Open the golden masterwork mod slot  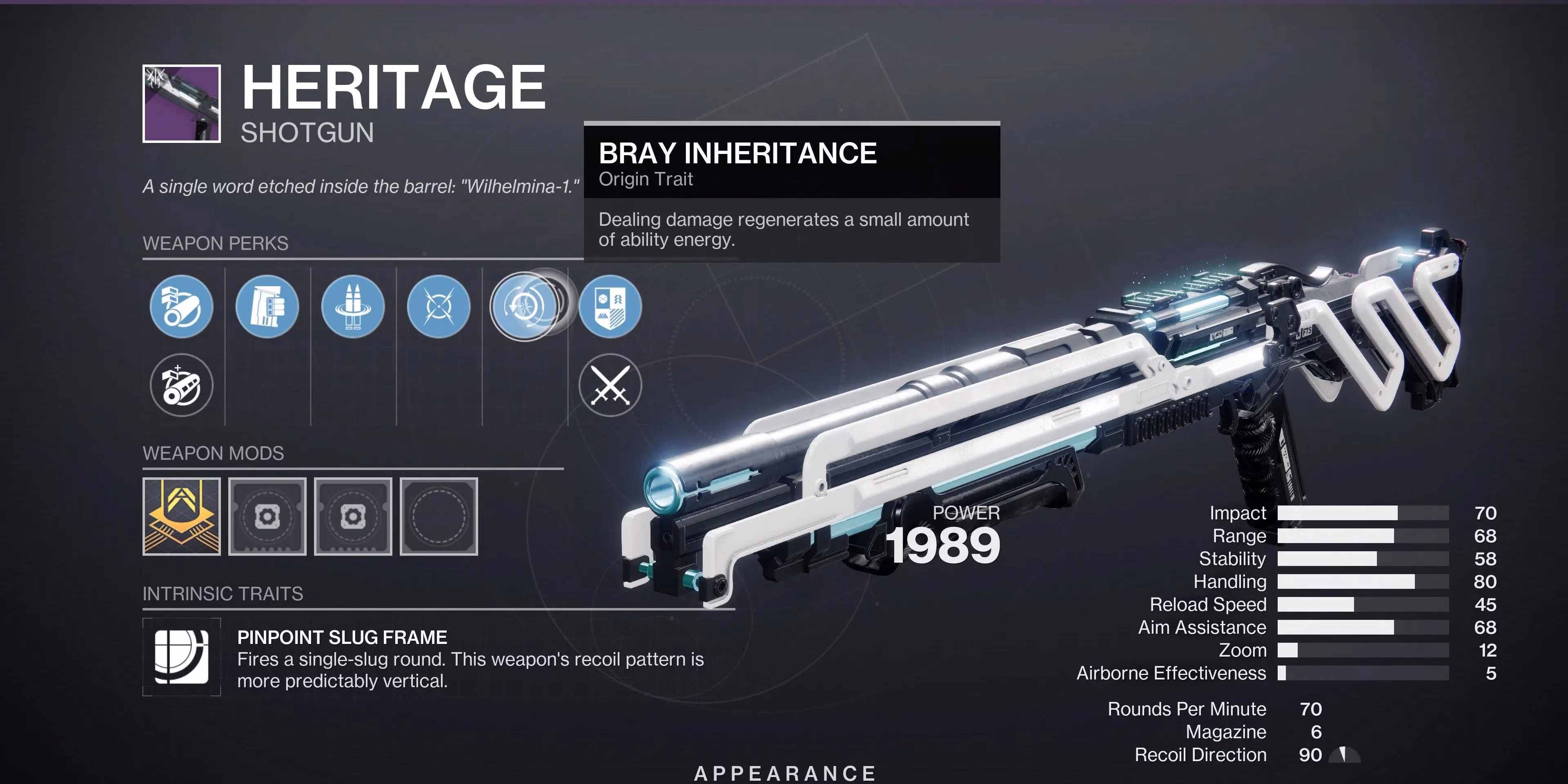(x=181, y=517)
